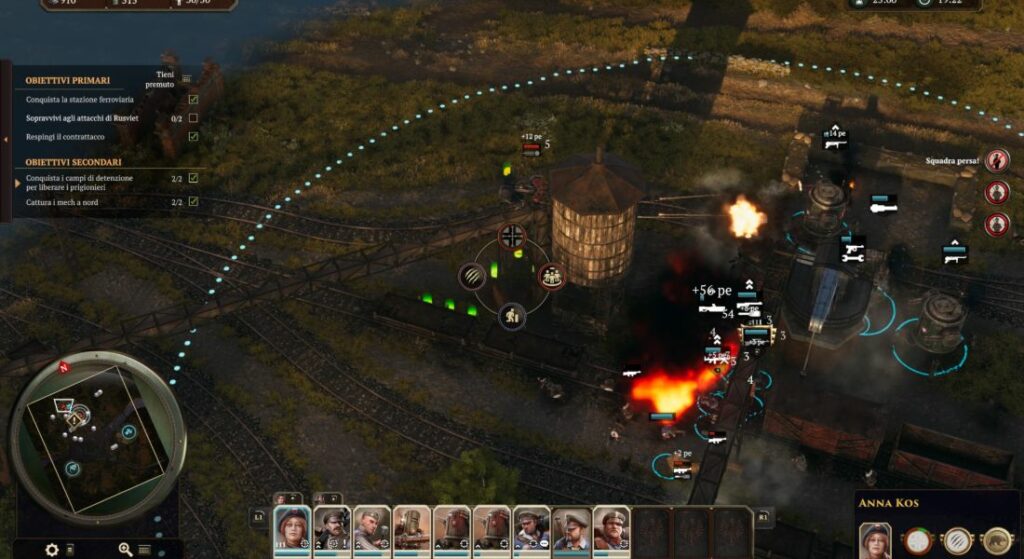The image size is (1024, 559).
Task: Activate the claw ability in Anna Kos panel
Action: click(958, 541)
